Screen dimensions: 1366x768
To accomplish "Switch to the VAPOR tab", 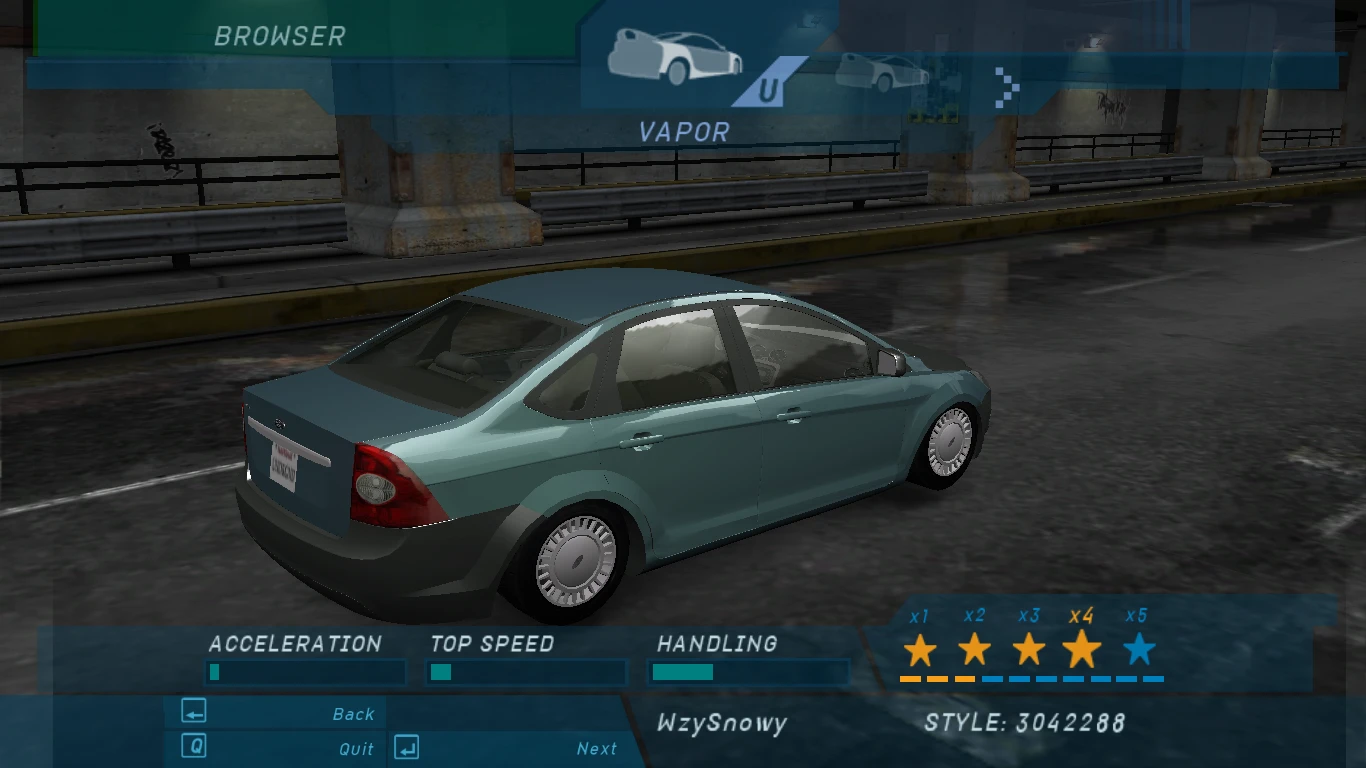I will click(683, 131).
